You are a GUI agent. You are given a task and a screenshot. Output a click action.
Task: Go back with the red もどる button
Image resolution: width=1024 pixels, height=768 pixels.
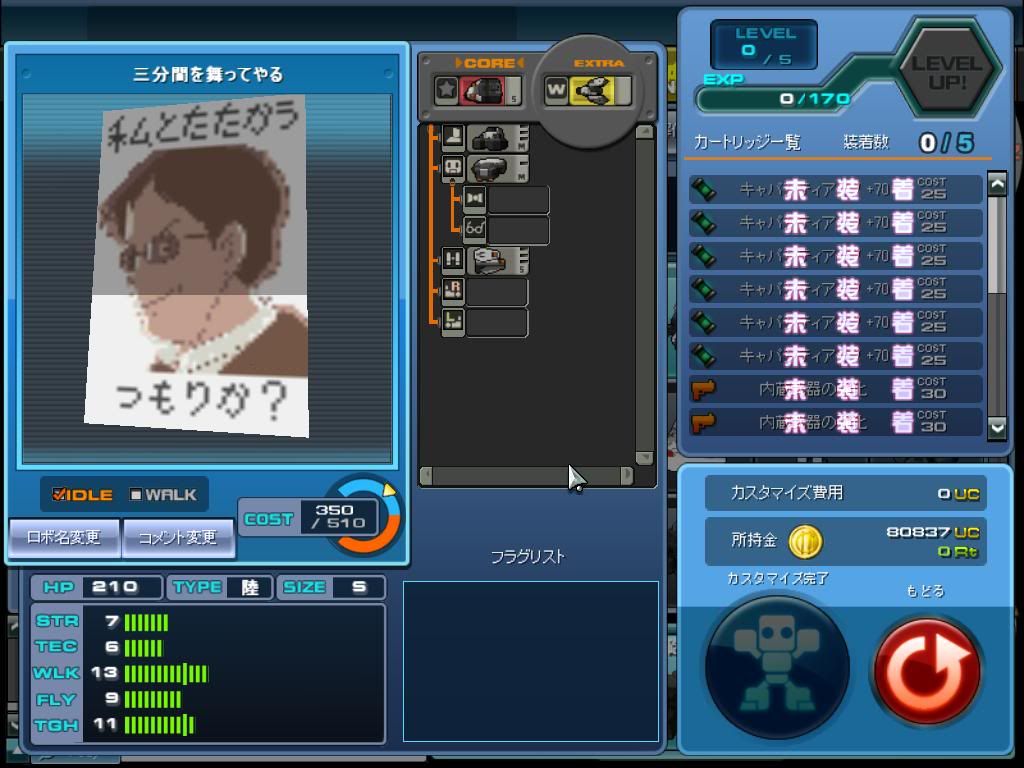tap(925, 669)
